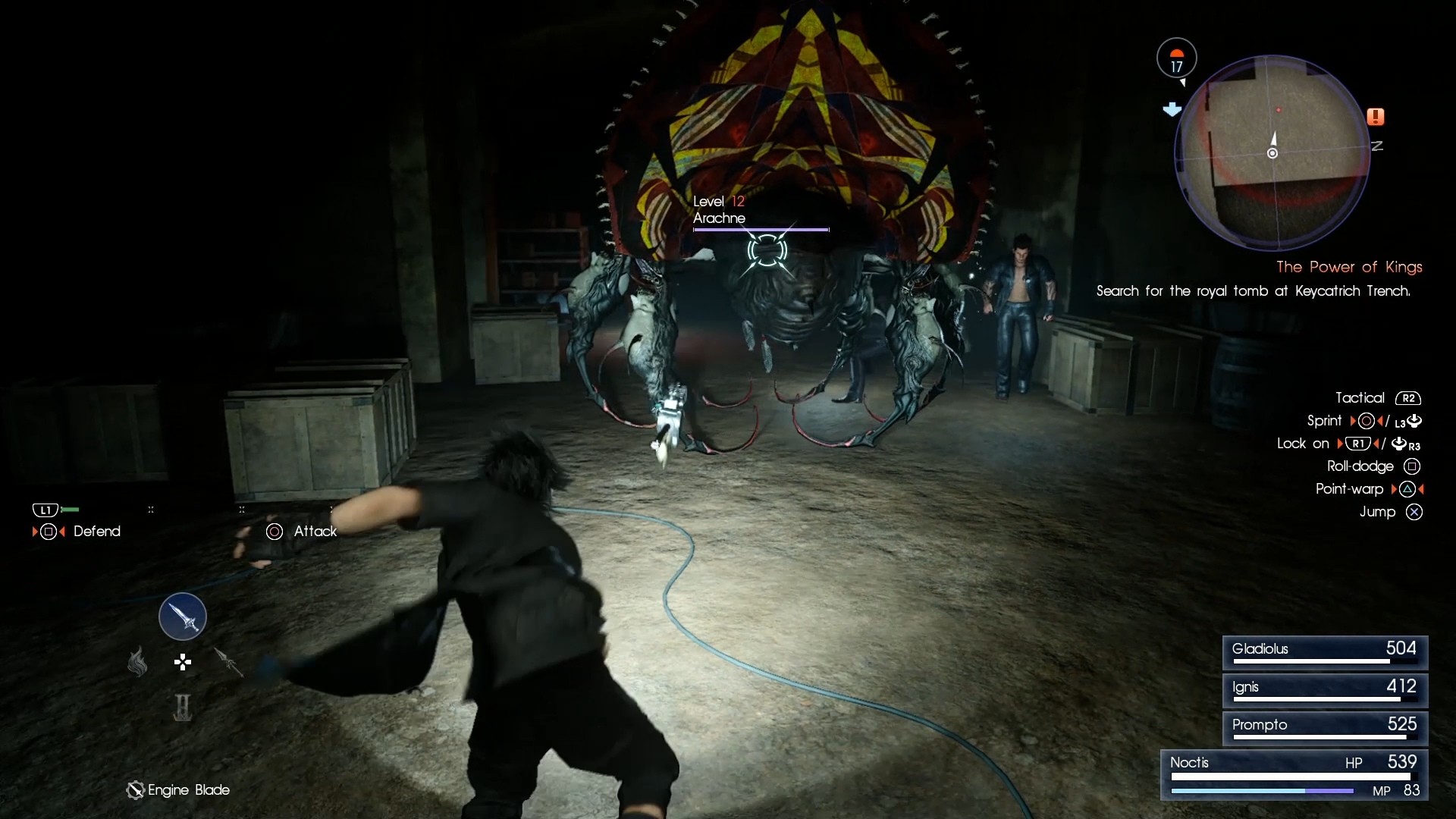Click Gladiolus's HP entry in party list
Image resolution: width=1456 pixels, height=819 pixels.
[1323, 651]
